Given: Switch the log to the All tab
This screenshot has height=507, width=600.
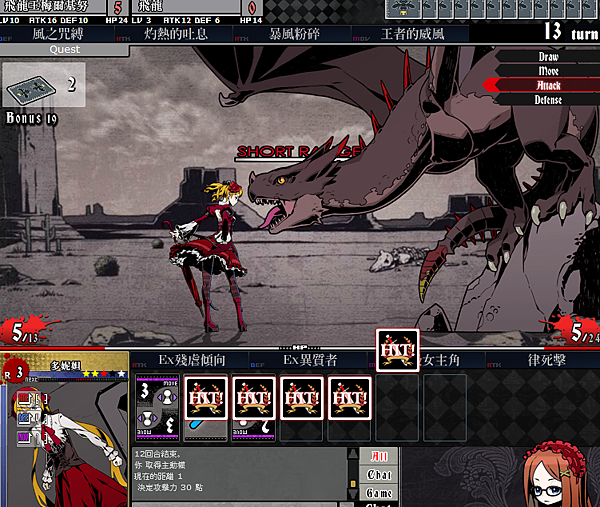Looking at the screenshot, I should click(379, 456).
